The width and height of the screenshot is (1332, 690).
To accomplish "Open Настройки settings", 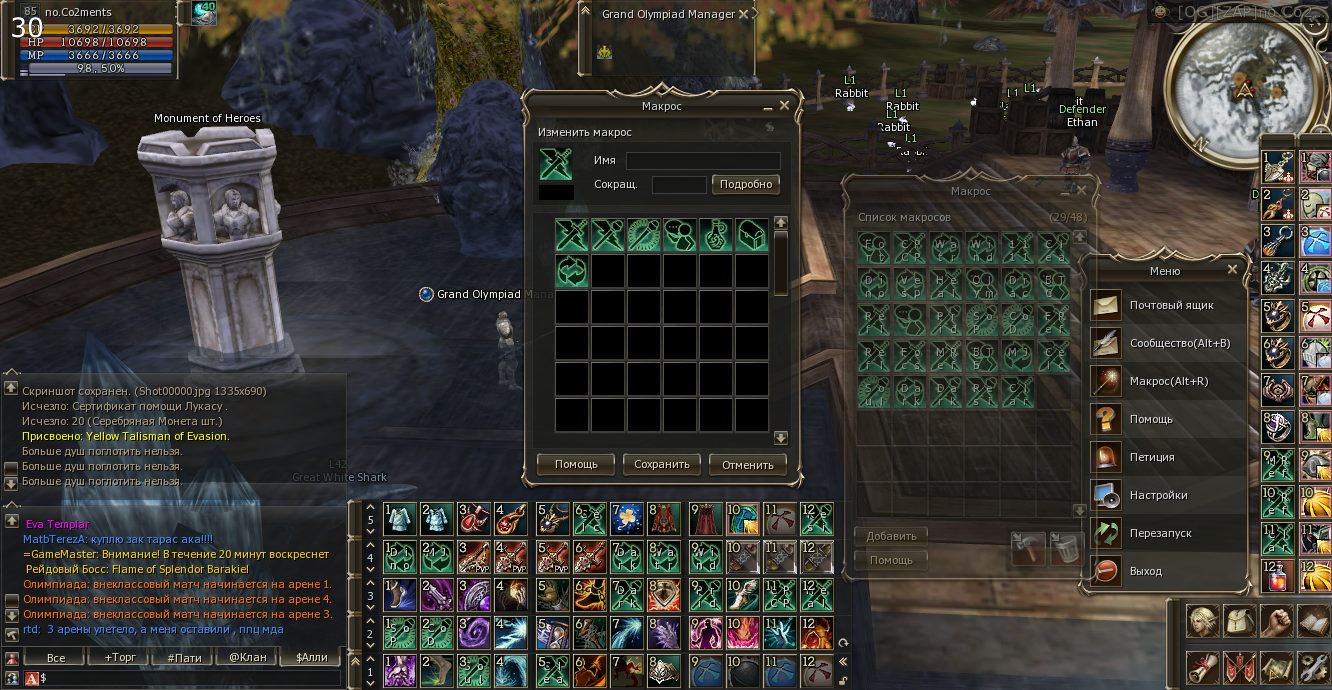I will pos(1158,495).
